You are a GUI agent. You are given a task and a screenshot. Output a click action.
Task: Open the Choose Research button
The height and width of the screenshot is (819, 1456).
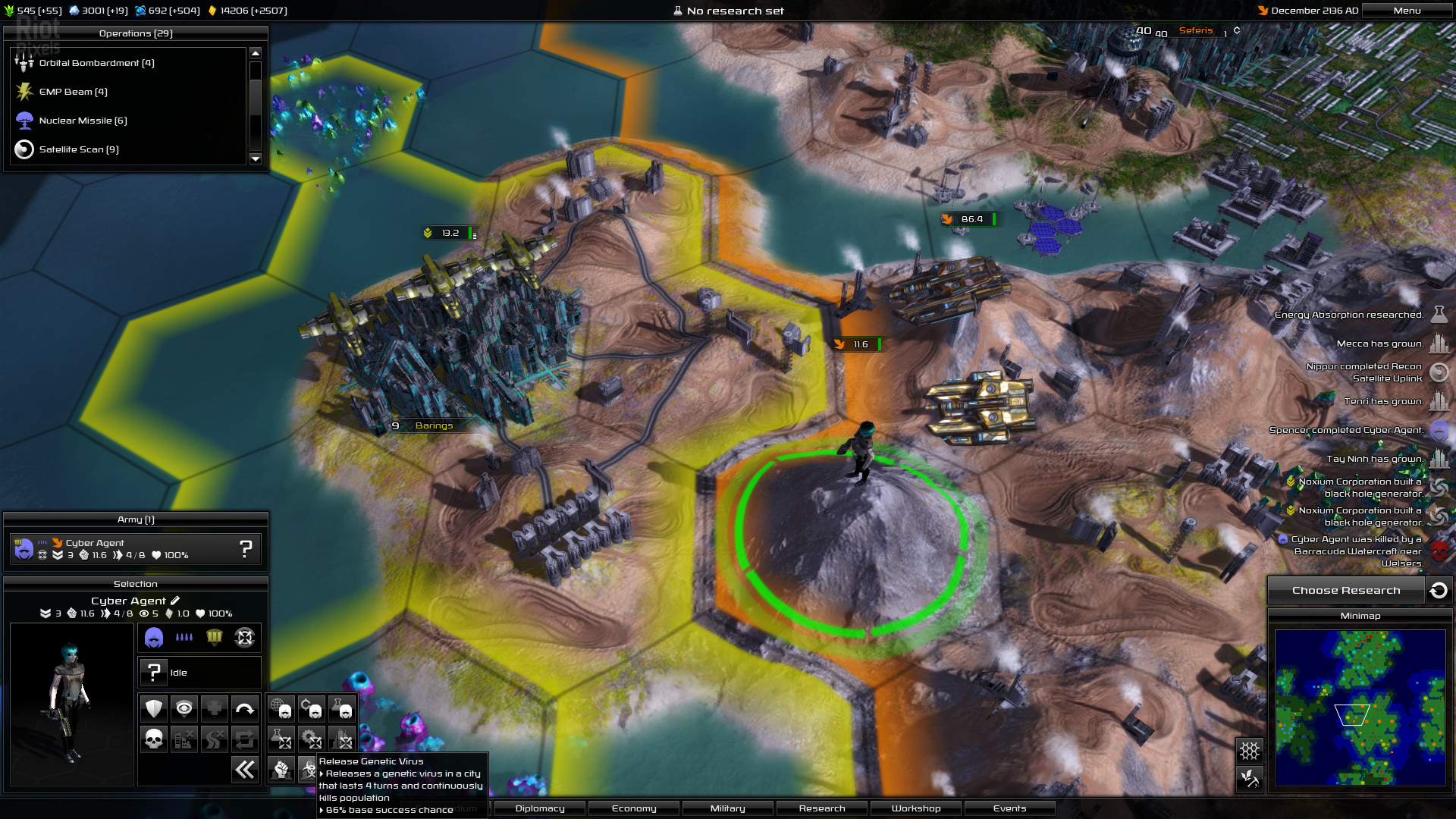1346,591
